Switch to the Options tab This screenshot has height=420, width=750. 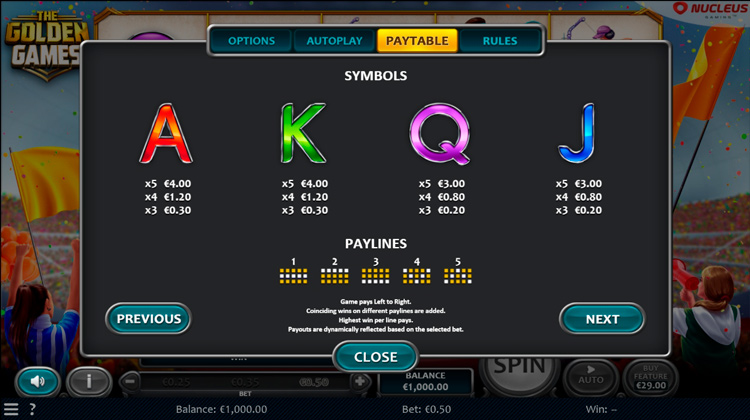[251, 41]
